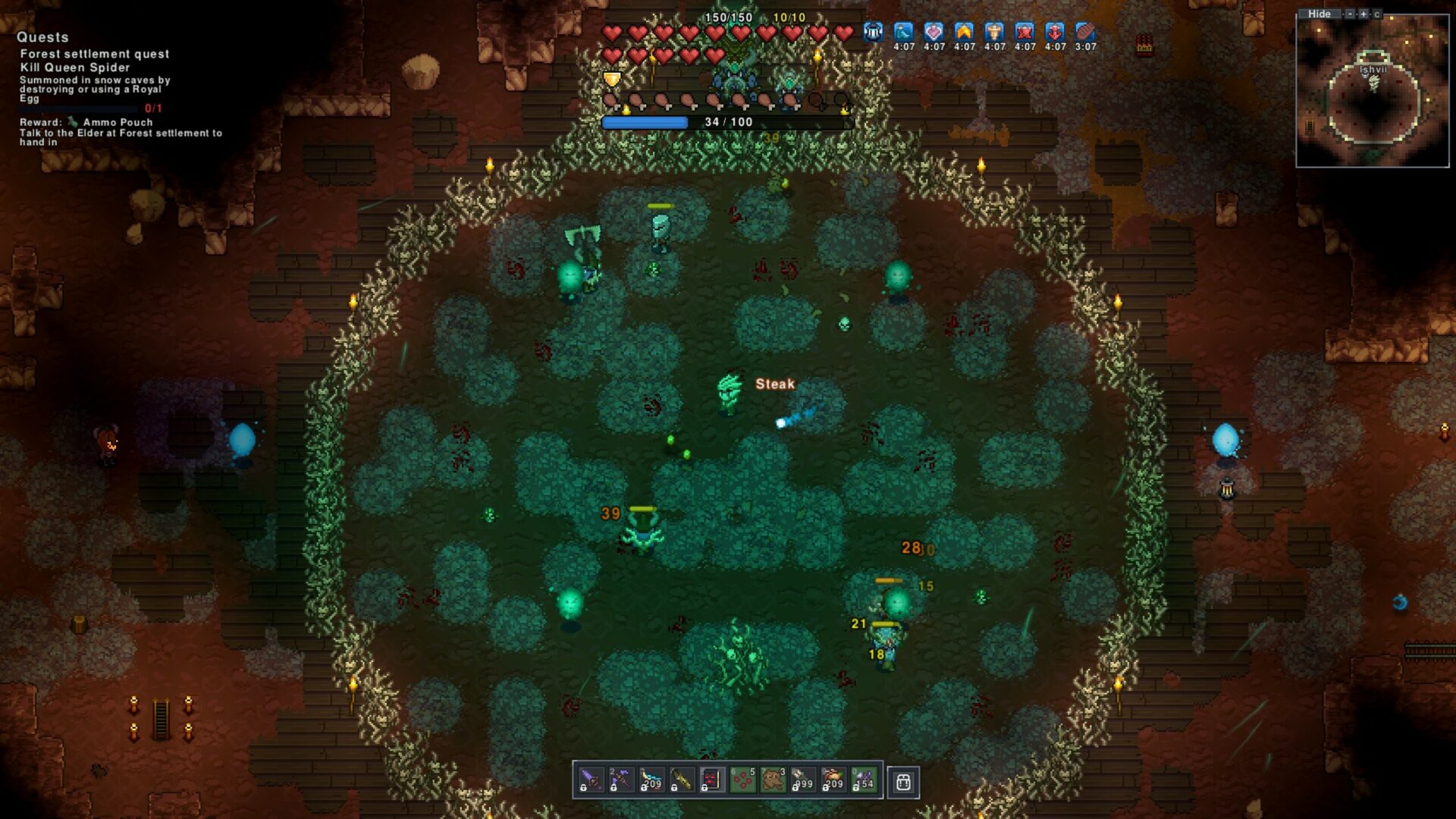Select the dark red-faced book slot
This screenshot has width=1456, height=819.
point(712,780)
